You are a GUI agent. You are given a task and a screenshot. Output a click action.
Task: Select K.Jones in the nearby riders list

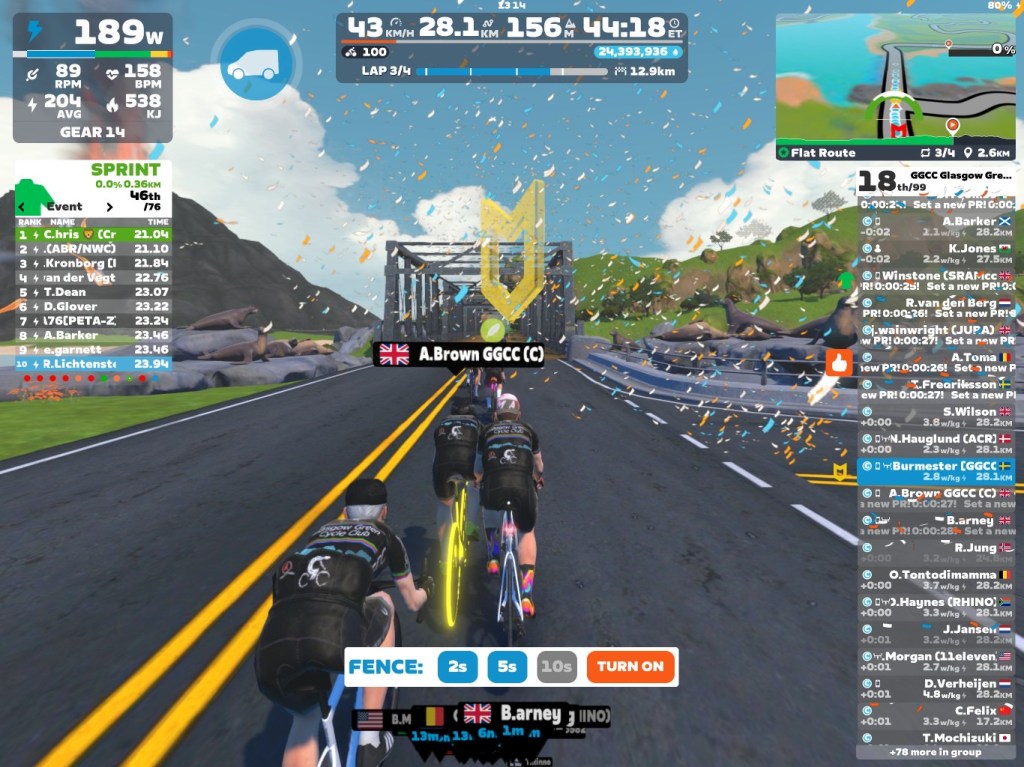coord(934,254)
